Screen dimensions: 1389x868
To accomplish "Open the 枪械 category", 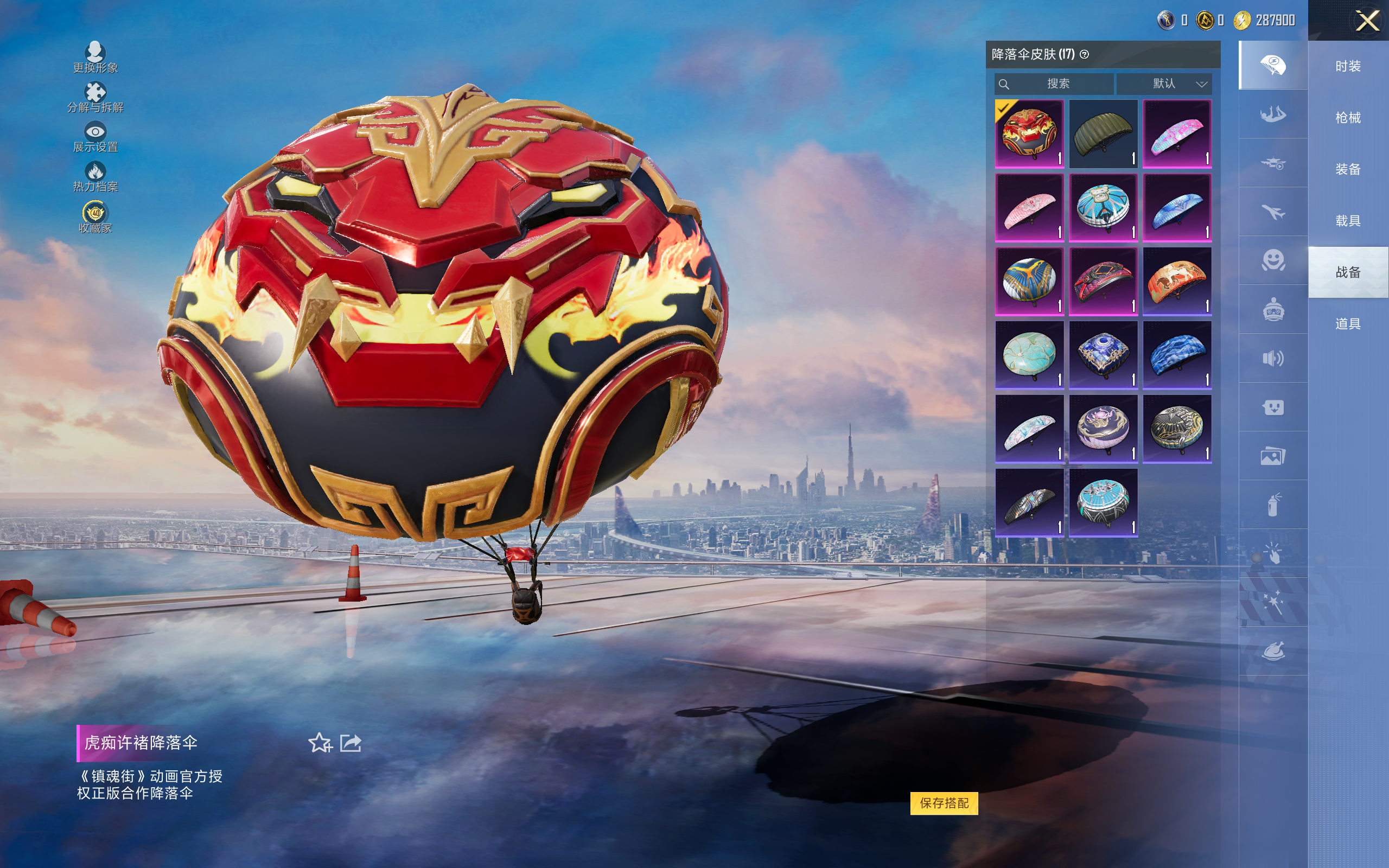I will click(x=1348, y=118).
